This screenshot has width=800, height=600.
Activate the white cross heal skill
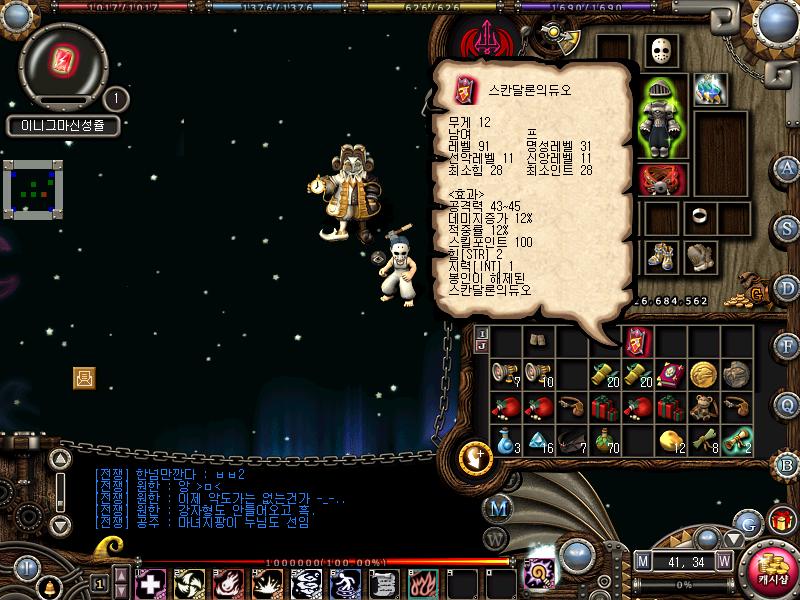click(x=150, y=582)
